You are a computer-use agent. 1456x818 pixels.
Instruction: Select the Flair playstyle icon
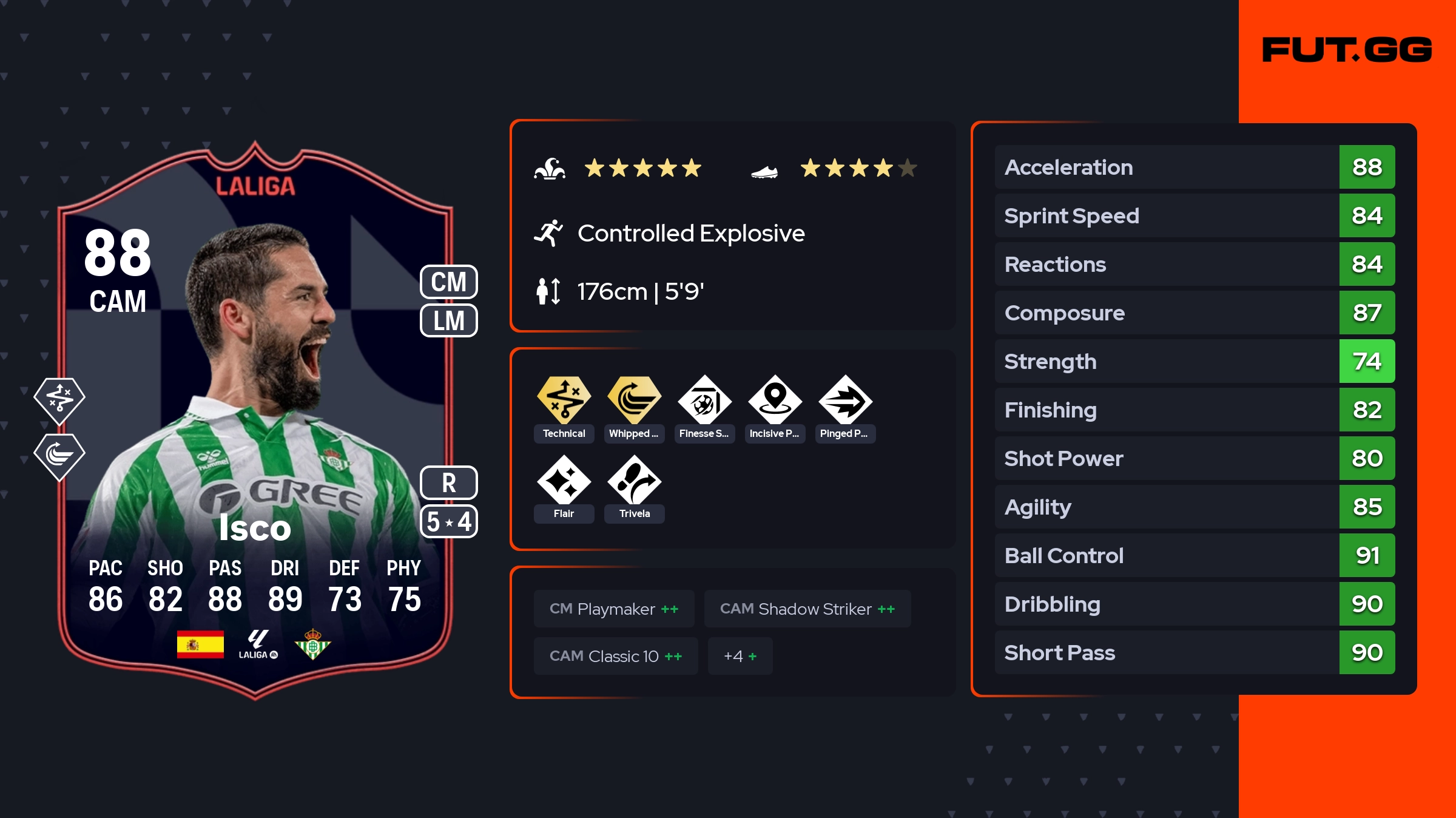click(x=564, y=481)
